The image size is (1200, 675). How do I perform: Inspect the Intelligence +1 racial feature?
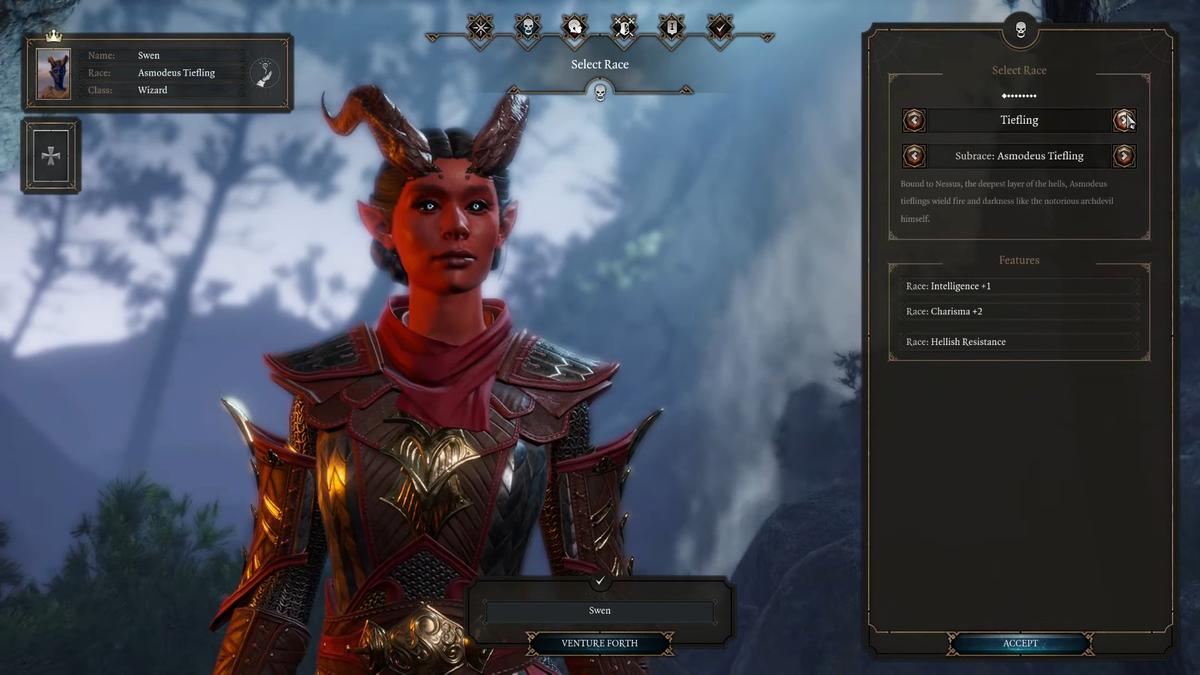point(1018,286)
